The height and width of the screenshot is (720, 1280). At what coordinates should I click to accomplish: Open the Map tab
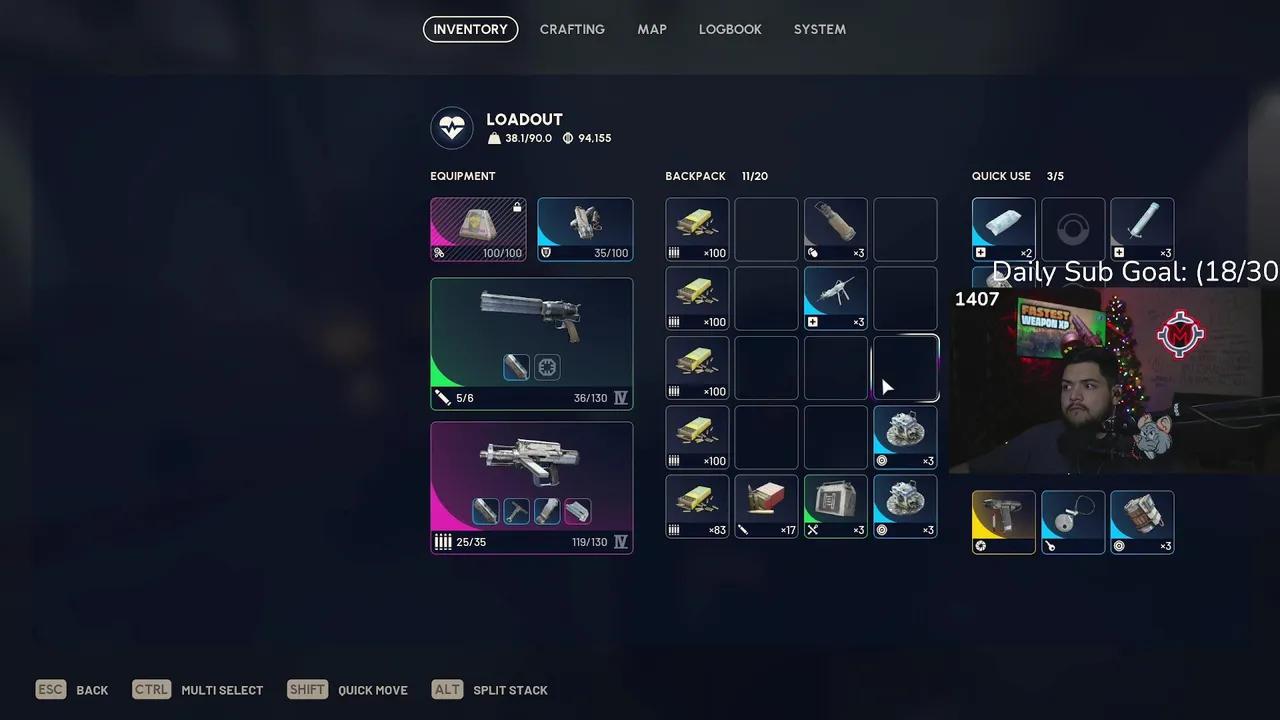(652, 29)
